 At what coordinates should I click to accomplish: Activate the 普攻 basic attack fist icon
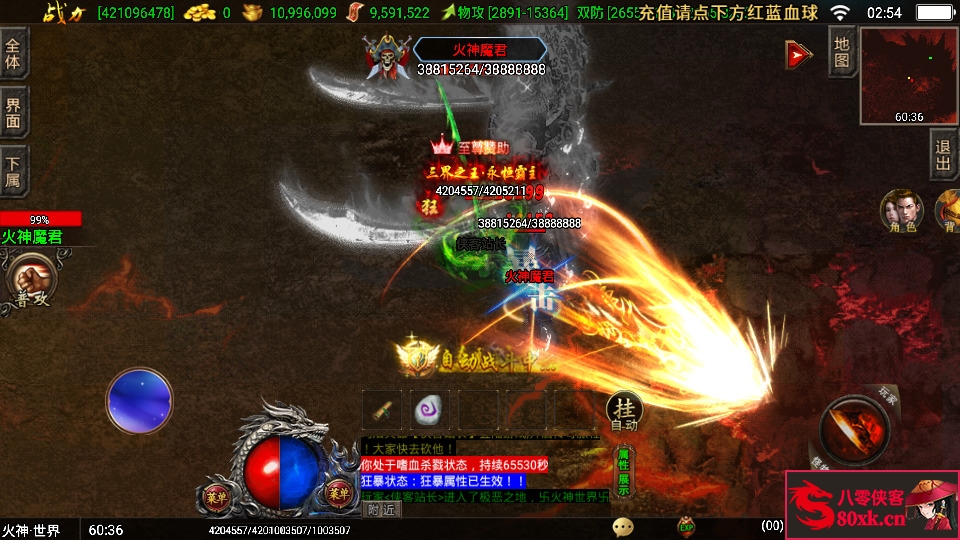click(x=30, y=280)
